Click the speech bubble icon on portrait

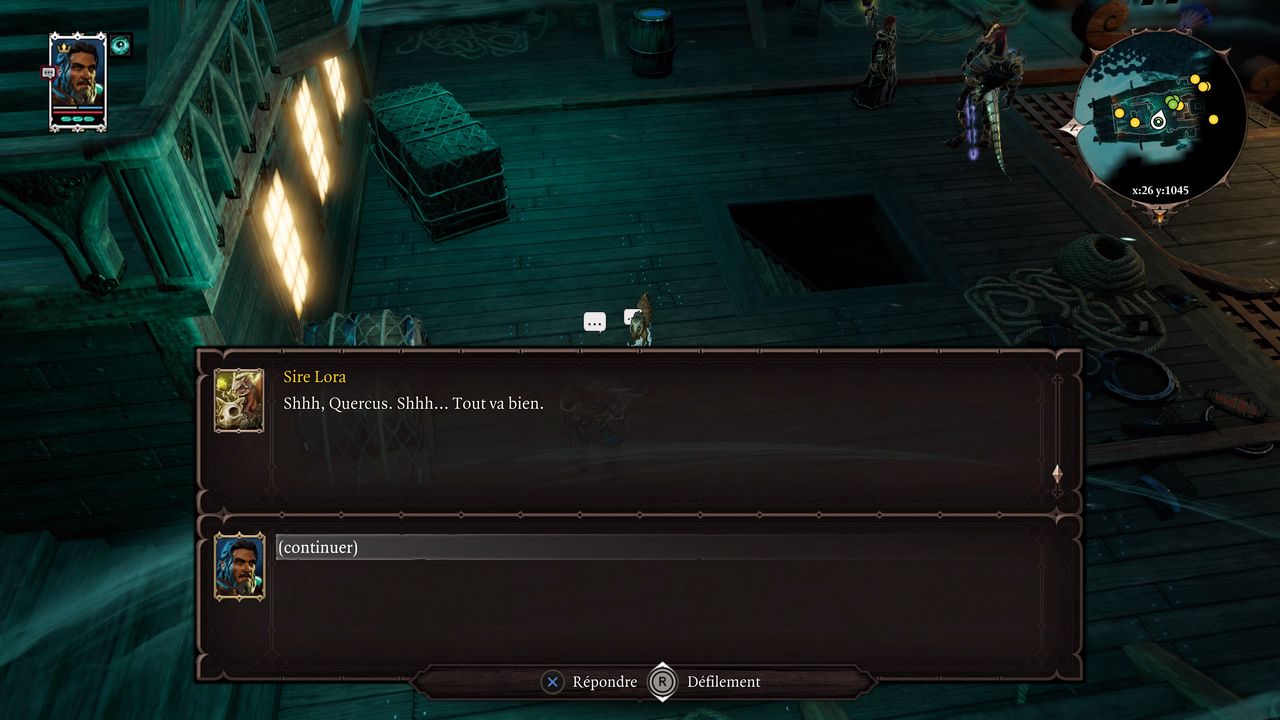click(48, 72)
